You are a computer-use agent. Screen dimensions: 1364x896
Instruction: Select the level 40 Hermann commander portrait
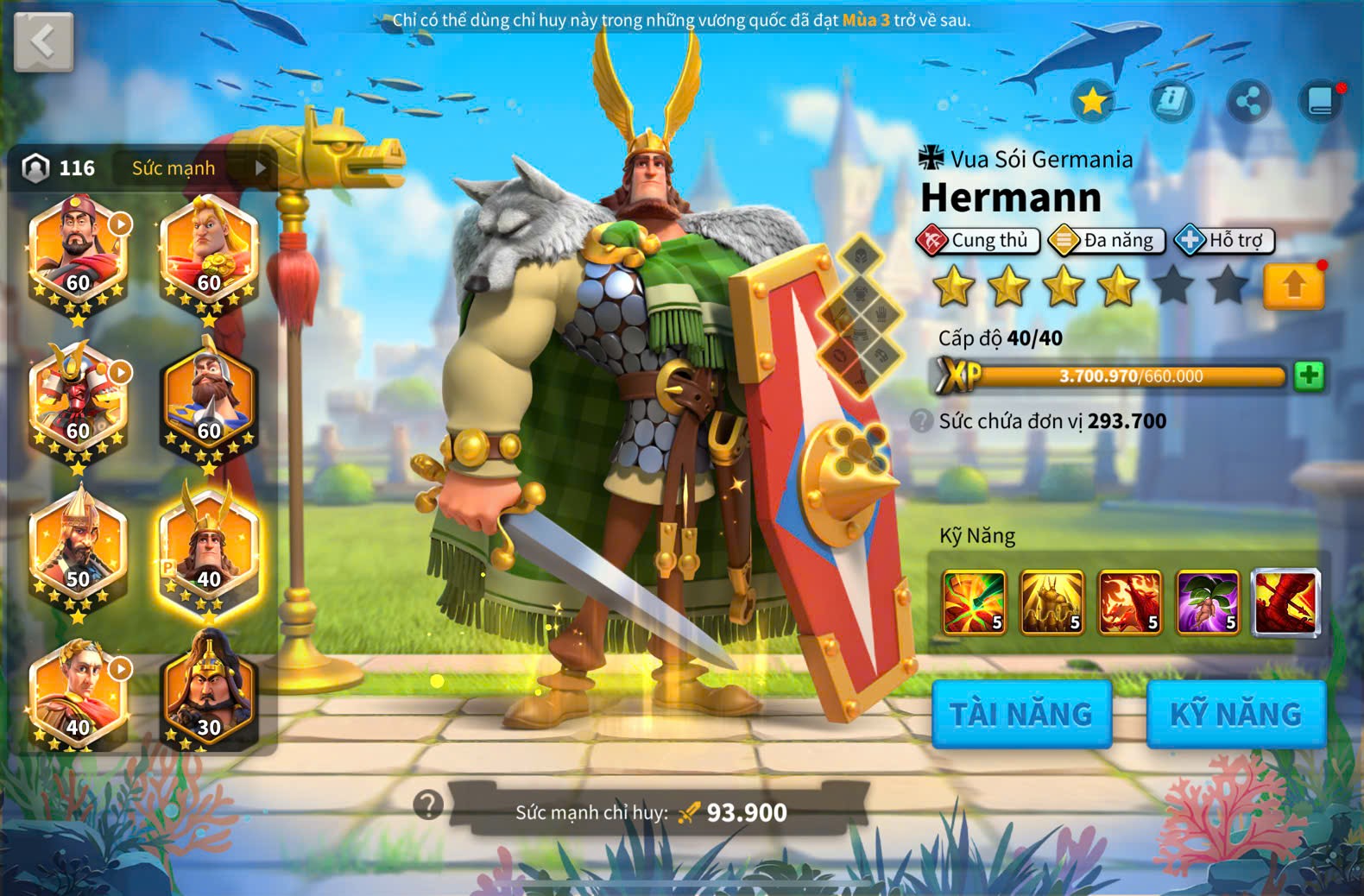click(208, 552)
